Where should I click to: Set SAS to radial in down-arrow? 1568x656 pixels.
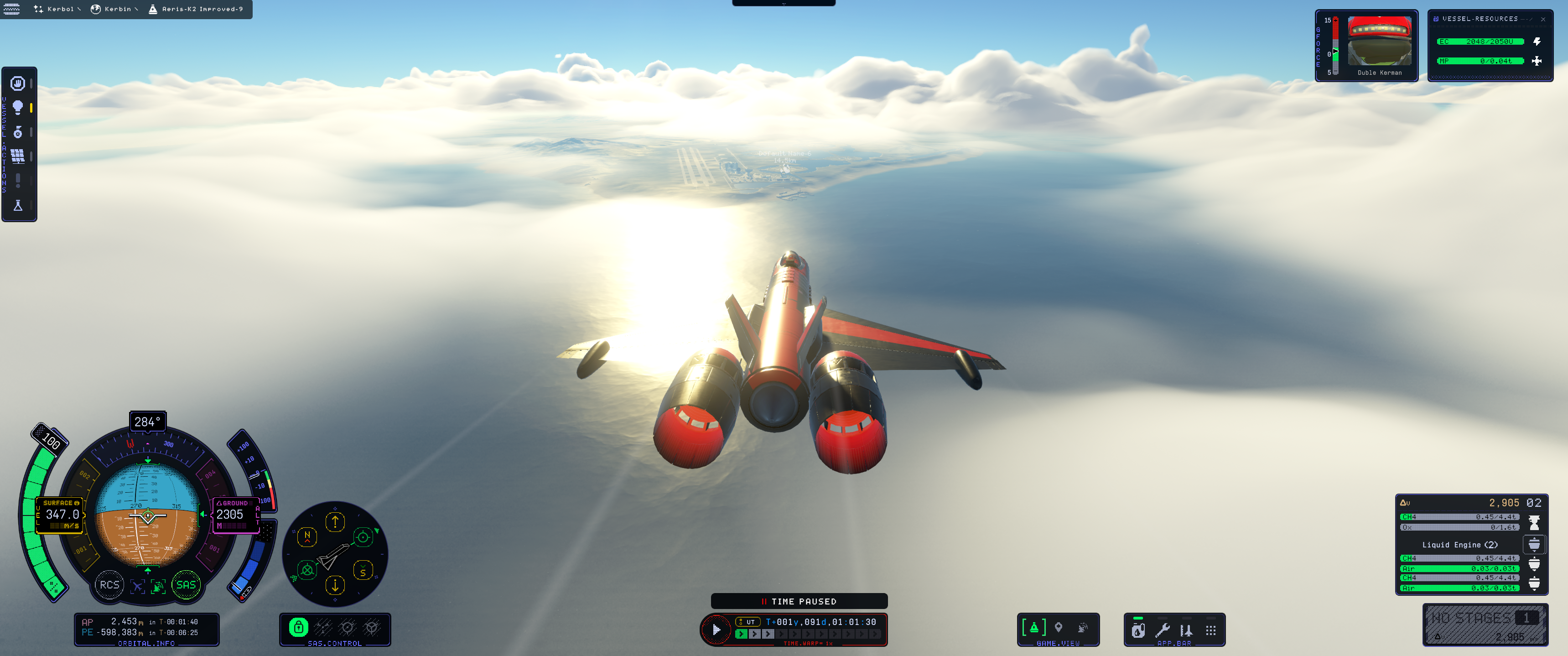pyautogui.click(x=335, y=585)
